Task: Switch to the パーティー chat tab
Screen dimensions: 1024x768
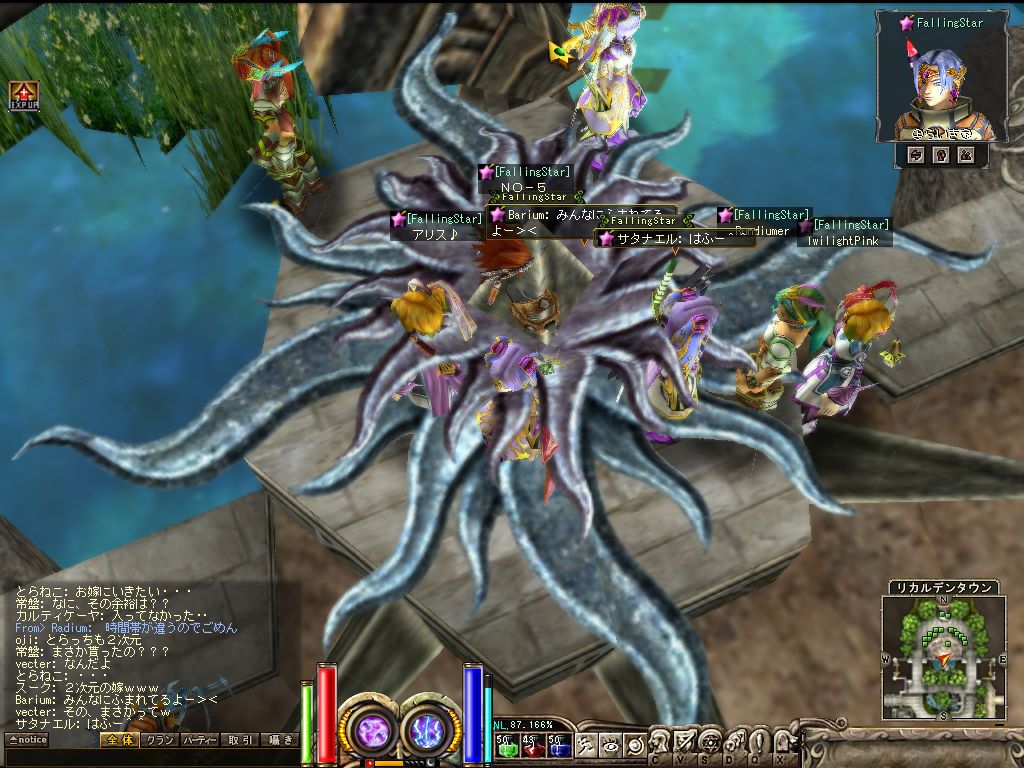Action: 198,740
